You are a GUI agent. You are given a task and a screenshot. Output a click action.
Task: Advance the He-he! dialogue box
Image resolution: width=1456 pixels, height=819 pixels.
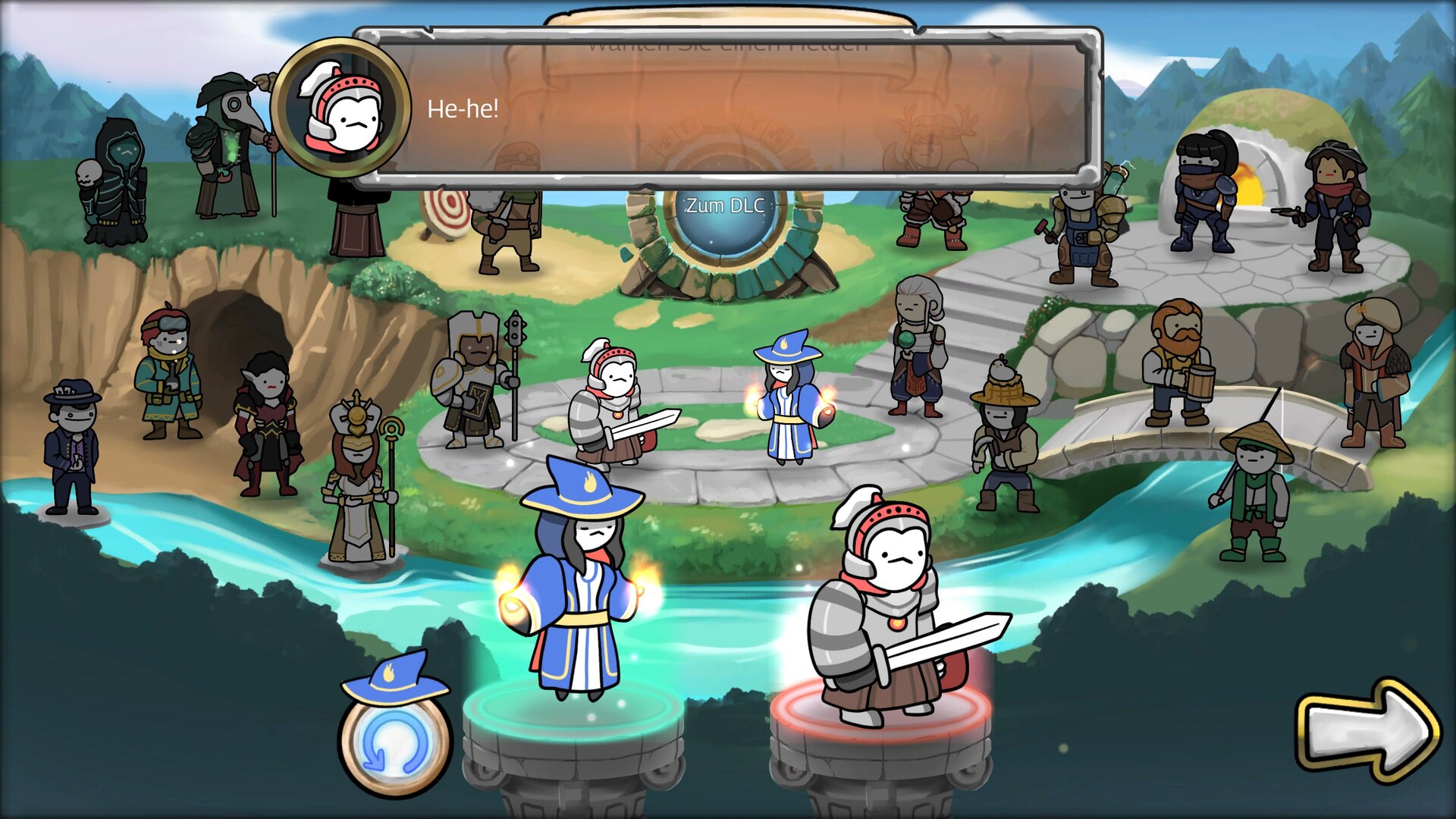728,109
